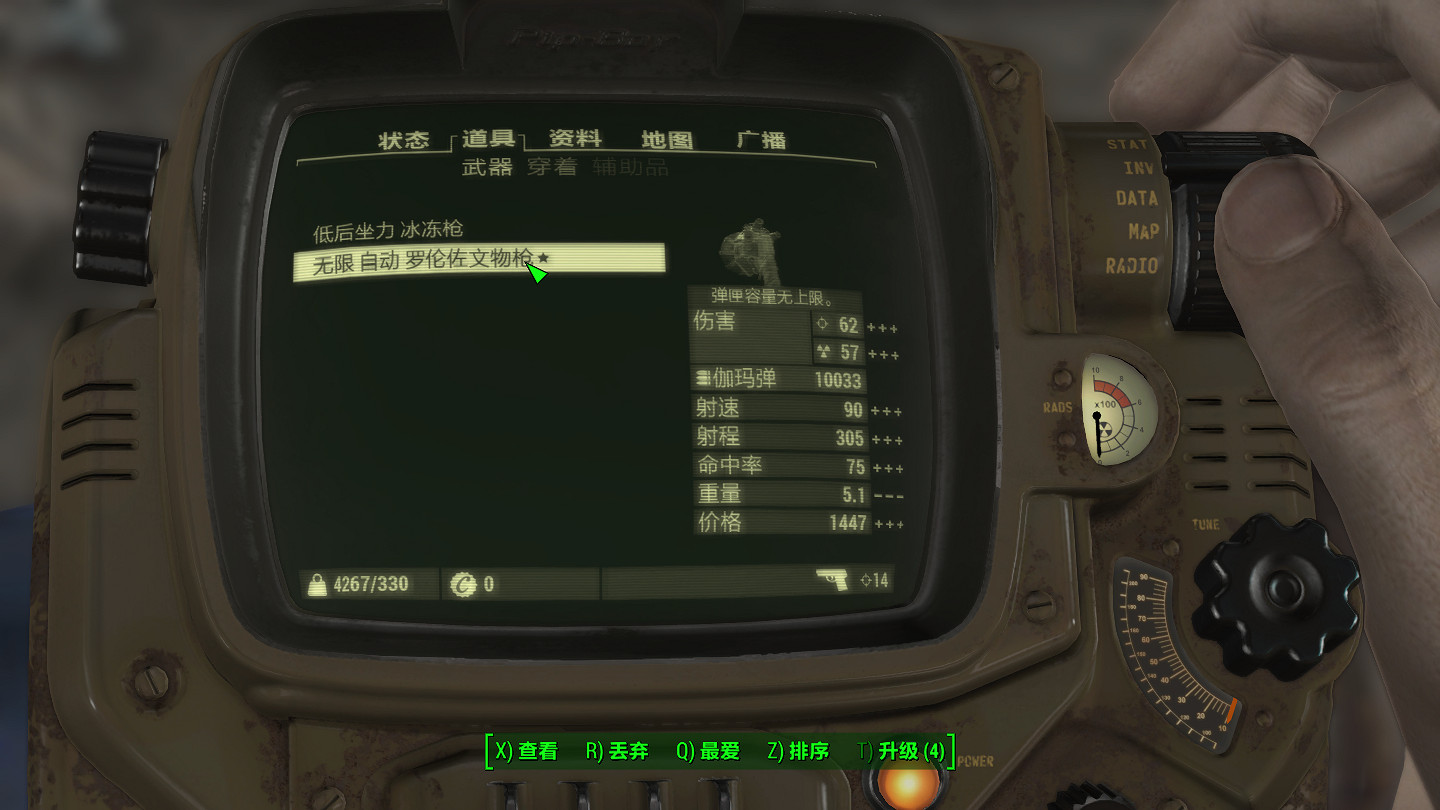Click the carry weight icon next to 4267/330
This screenshot has width=1440, height=810.
(317, 583)
